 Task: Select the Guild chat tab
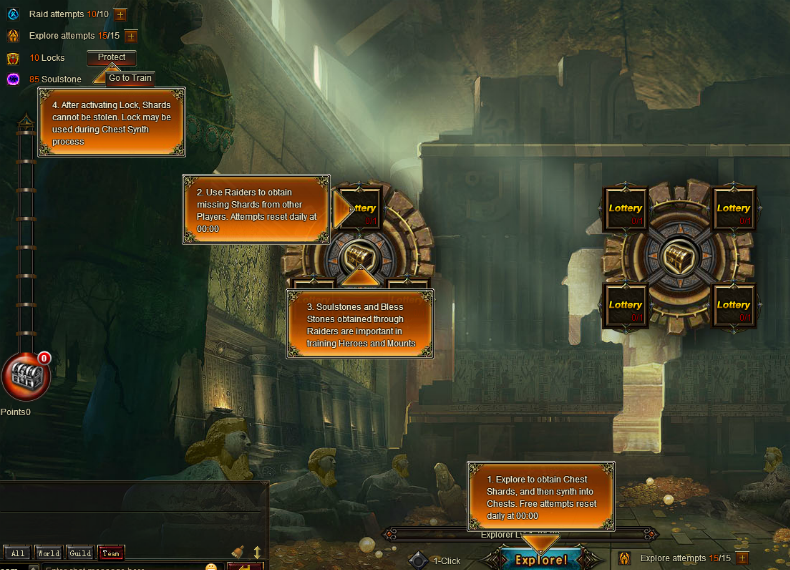coord(80,552)
